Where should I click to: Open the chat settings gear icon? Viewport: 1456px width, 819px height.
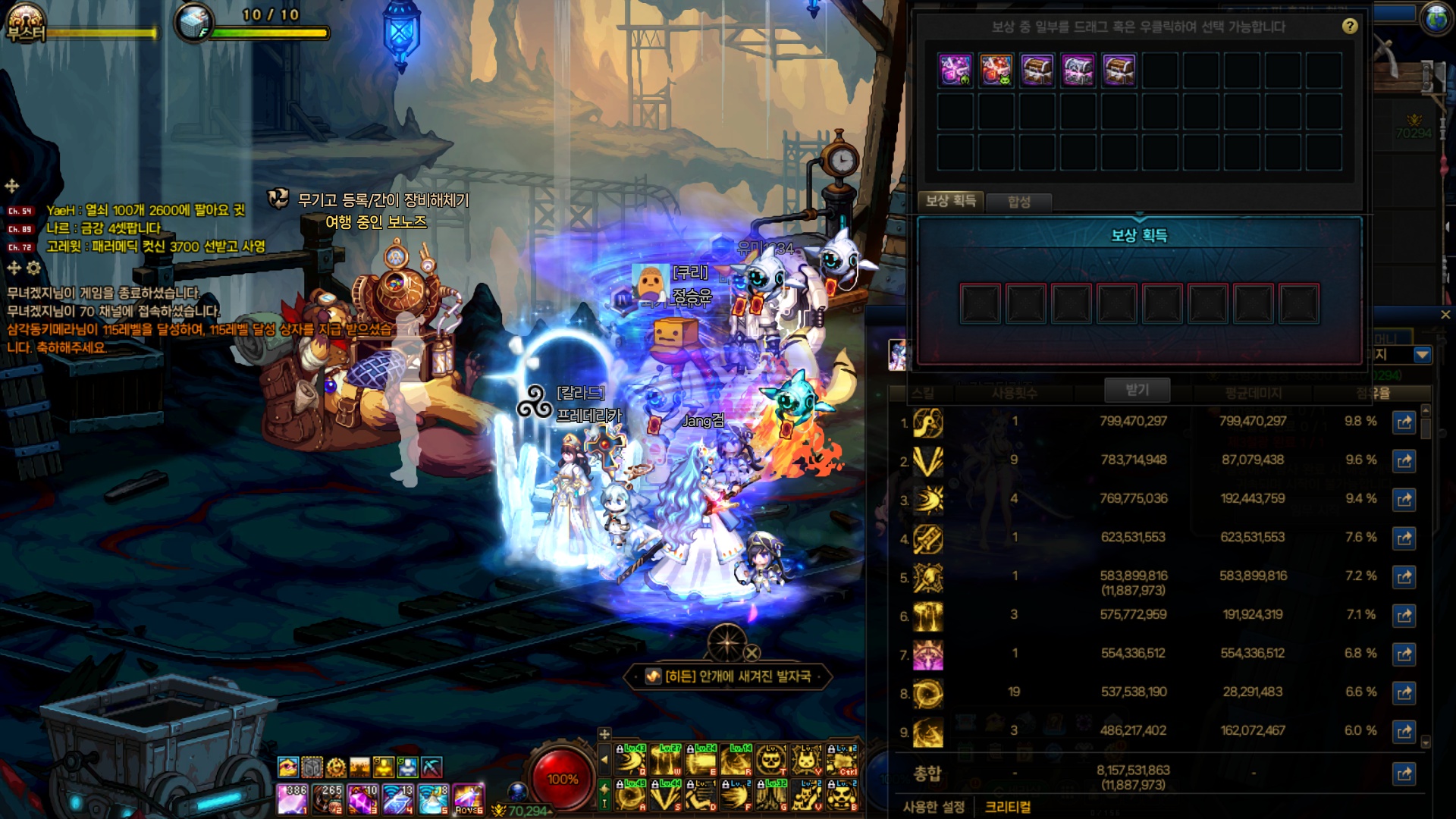(33, 268)
